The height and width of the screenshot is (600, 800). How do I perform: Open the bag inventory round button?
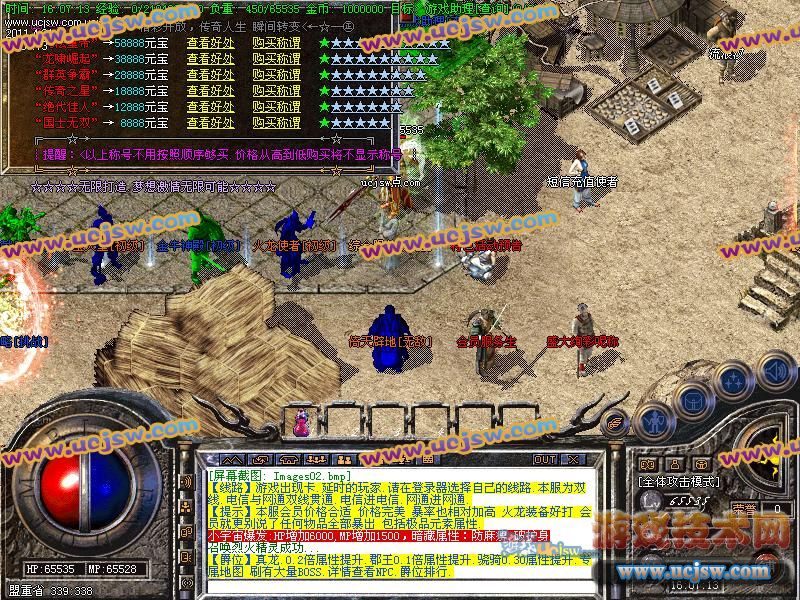point(693,400)
